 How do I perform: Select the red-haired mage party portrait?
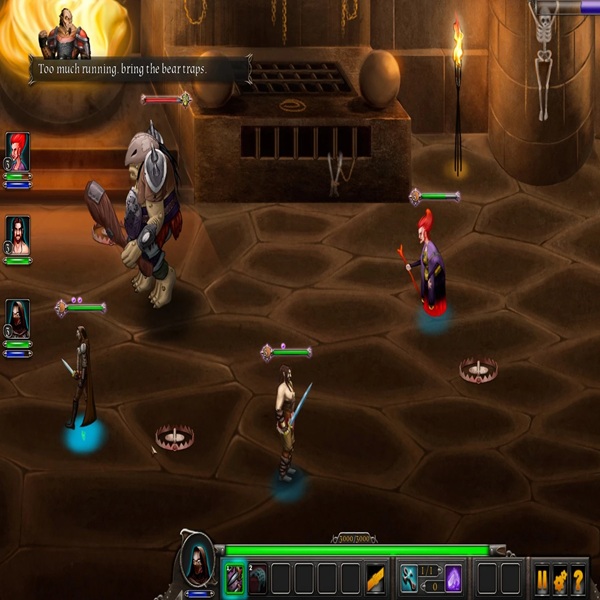click(18, 151)
